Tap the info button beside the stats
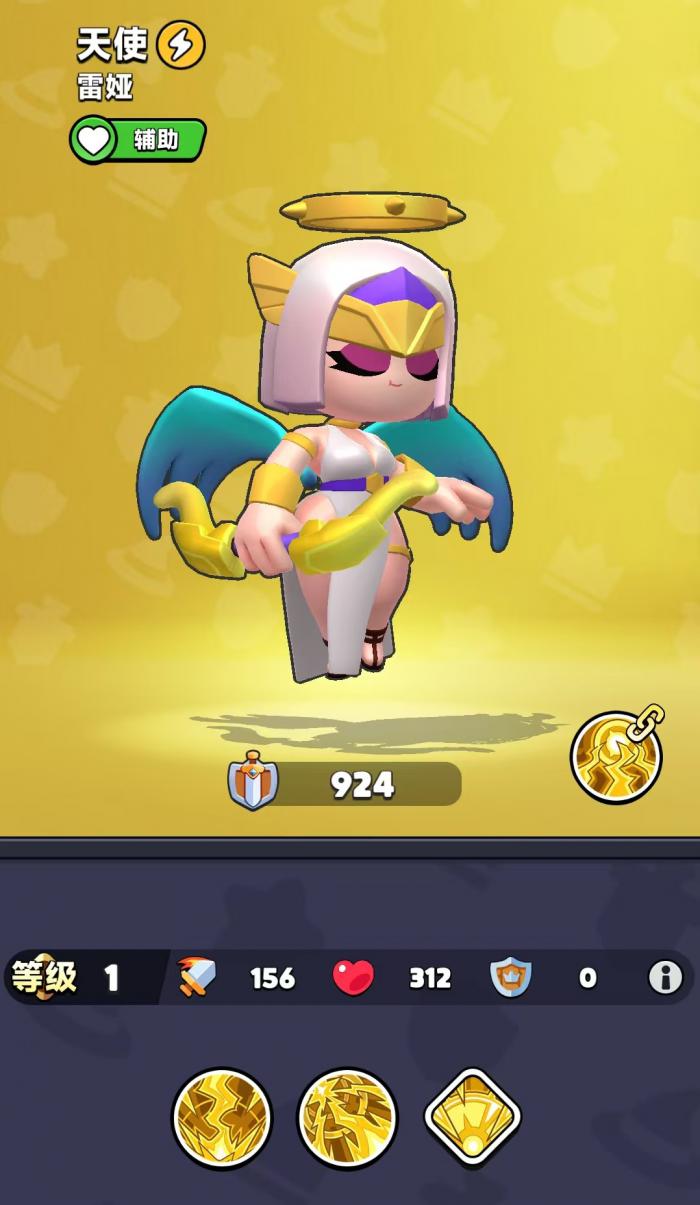Viewport: 700px width, 1205px height. click(665, 977)
